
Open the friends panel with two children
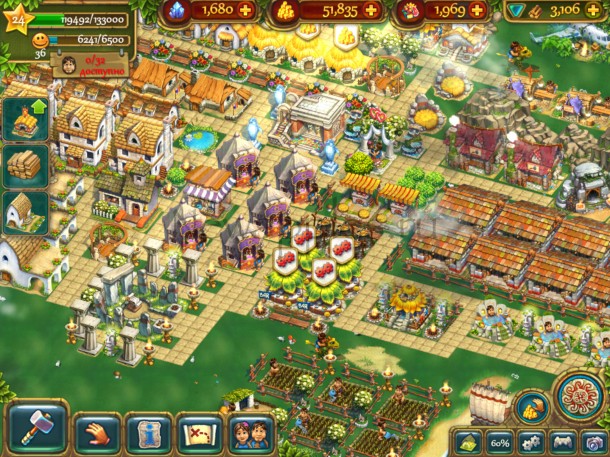point(249,433)
